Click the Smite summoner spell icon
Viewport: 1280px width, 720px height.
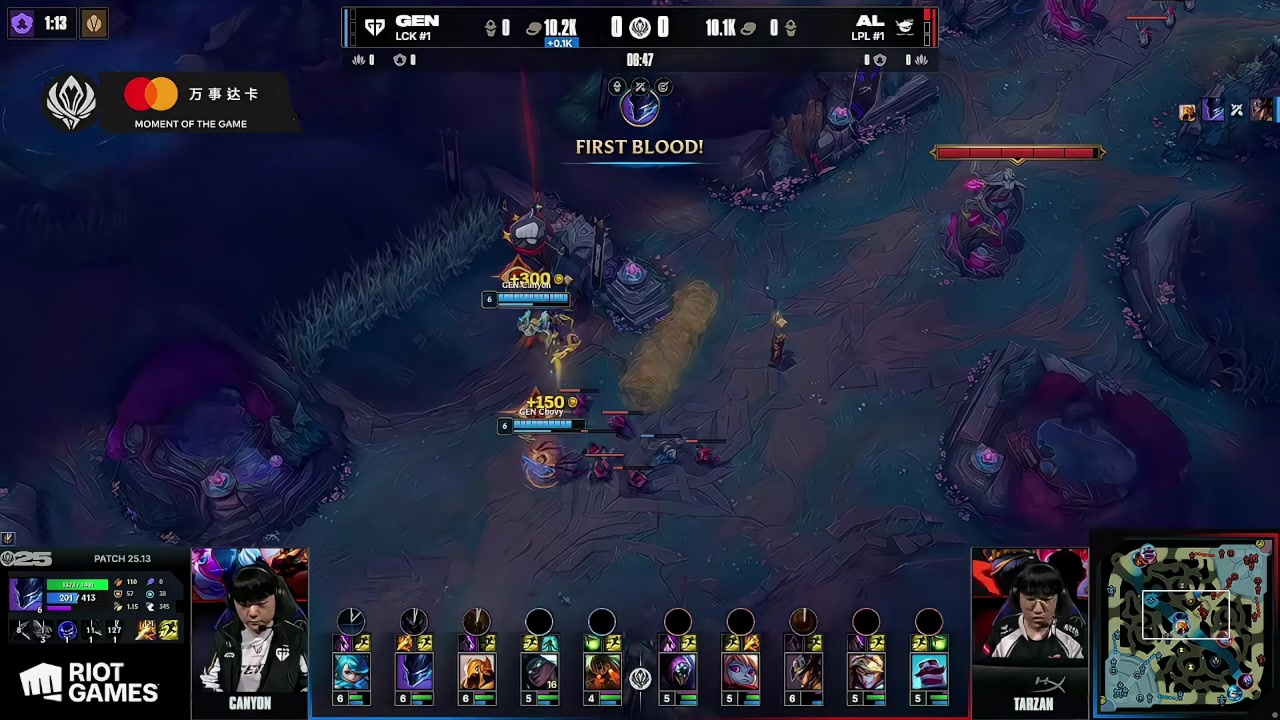(146, 630)
